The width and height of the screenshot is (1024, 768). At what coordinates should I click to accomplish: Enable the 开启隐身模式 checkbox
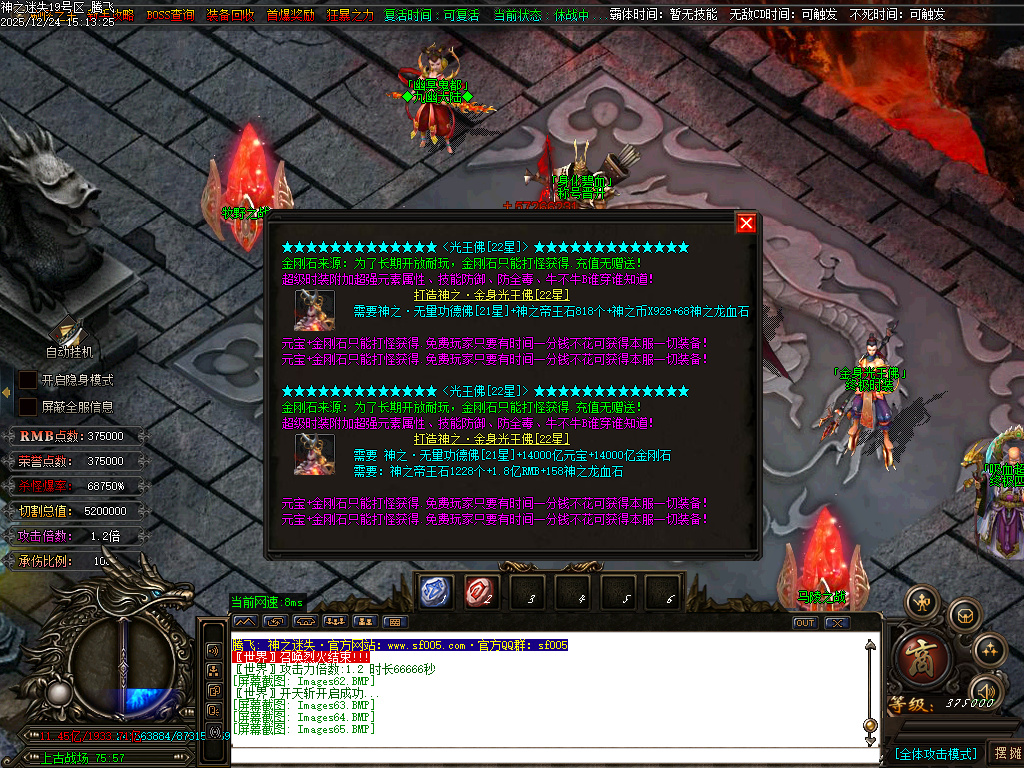pos(28,380)
